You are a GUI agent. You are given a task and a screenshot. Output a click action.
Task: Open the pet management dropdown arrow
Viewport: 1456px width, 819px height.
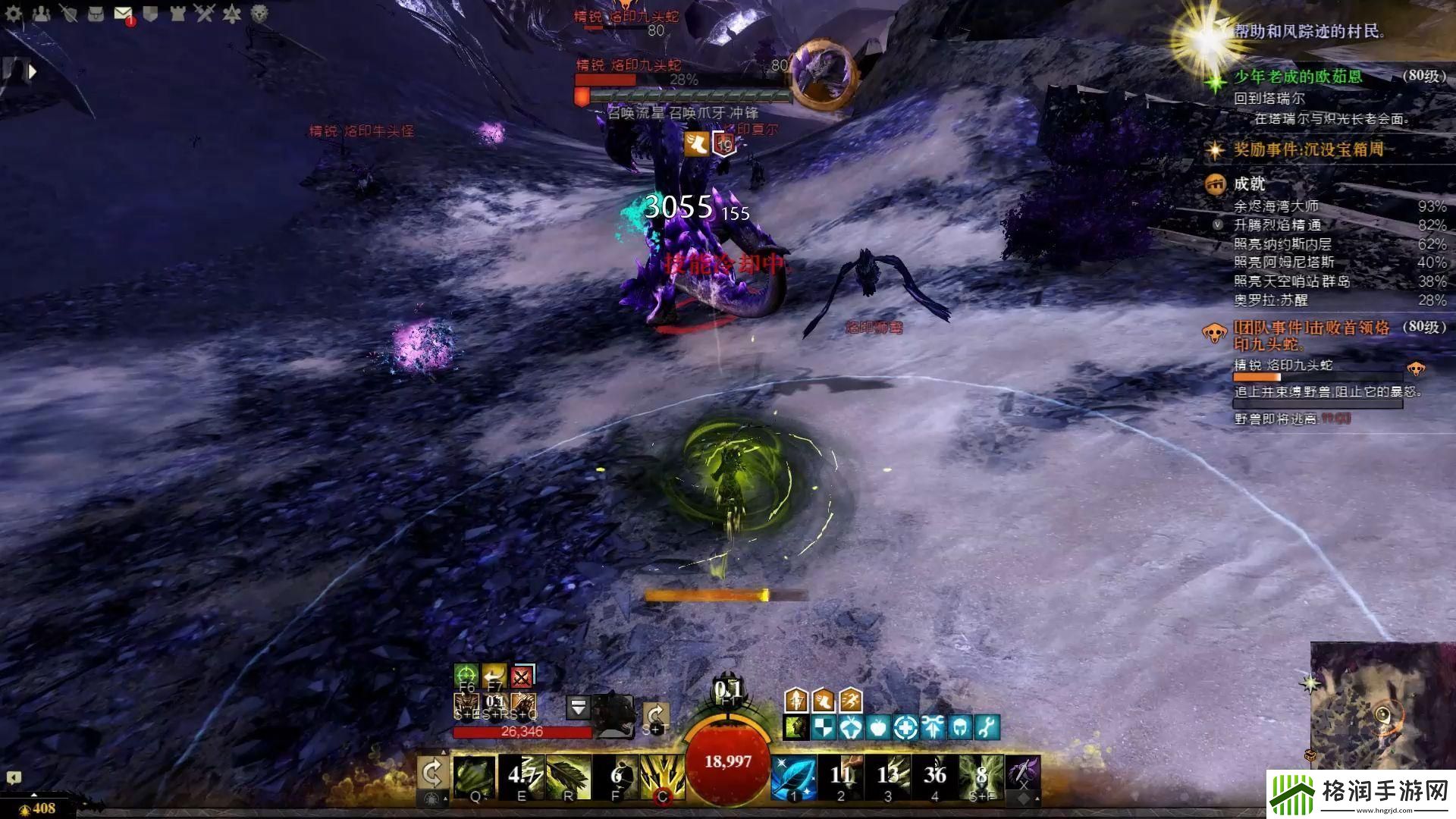coord(578,708)
